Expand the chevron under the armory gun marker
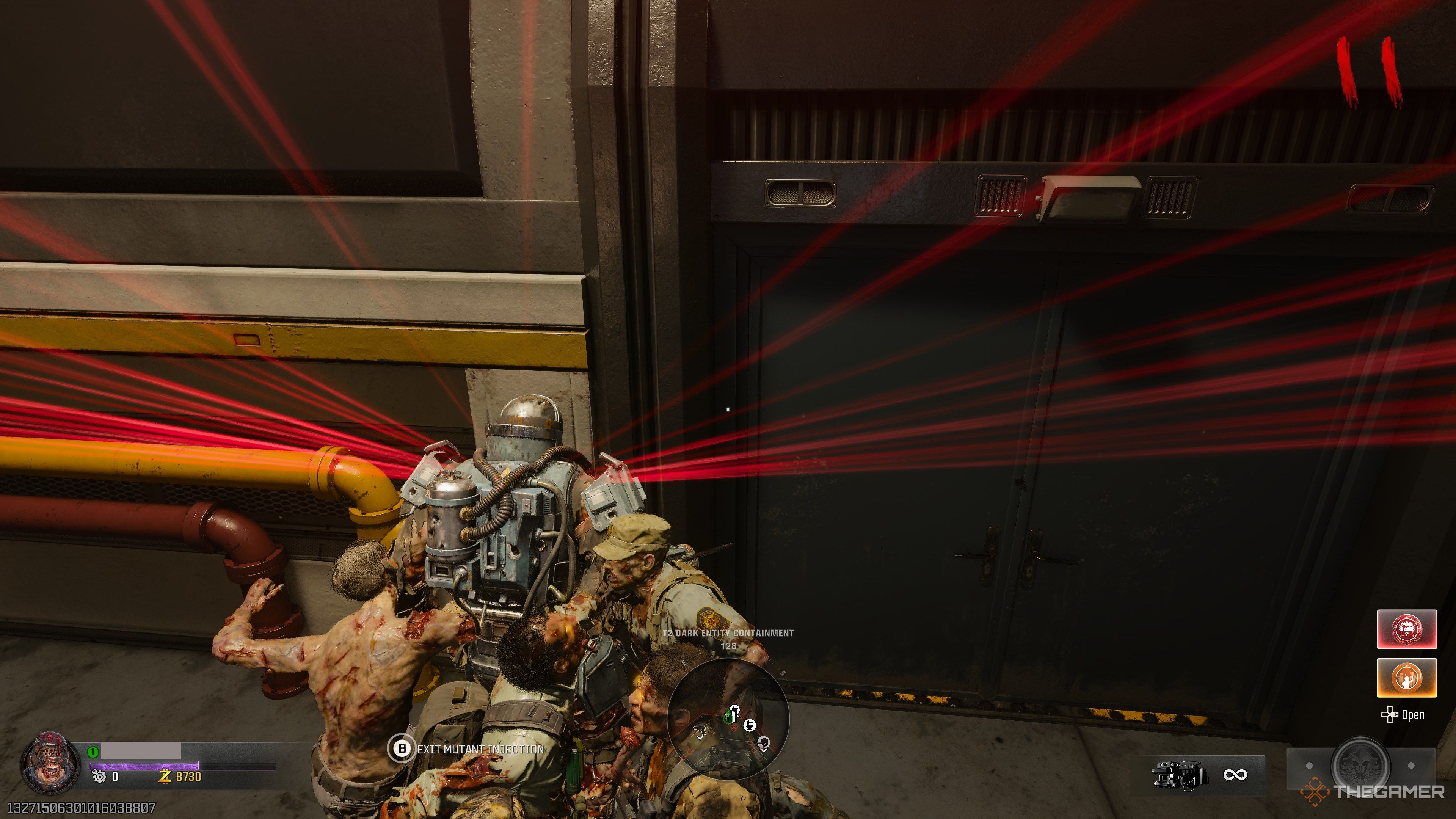 coord(764,751)
